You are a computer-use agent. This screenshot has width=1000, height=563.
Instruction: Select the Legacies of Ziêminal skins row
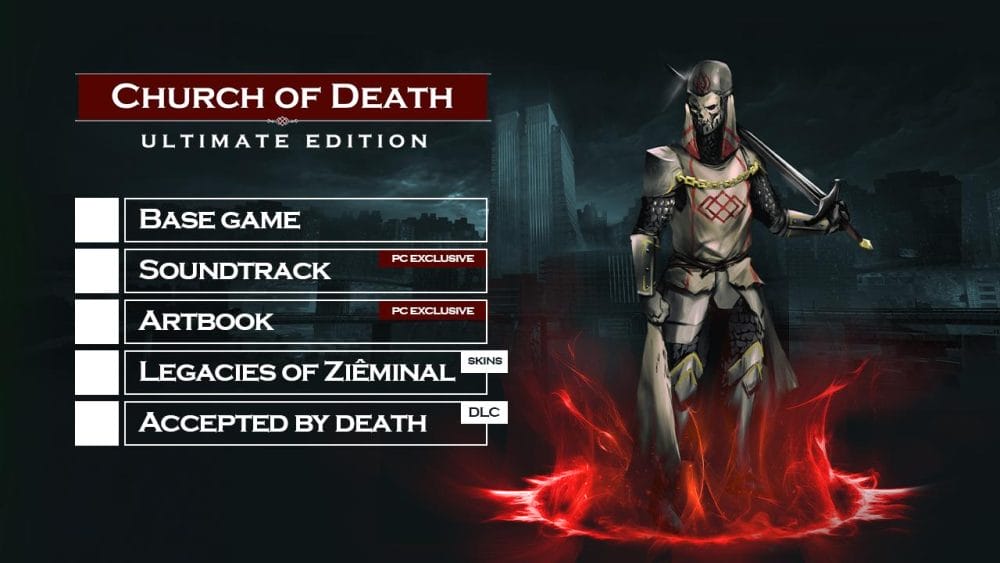click(x=305, y=373)
